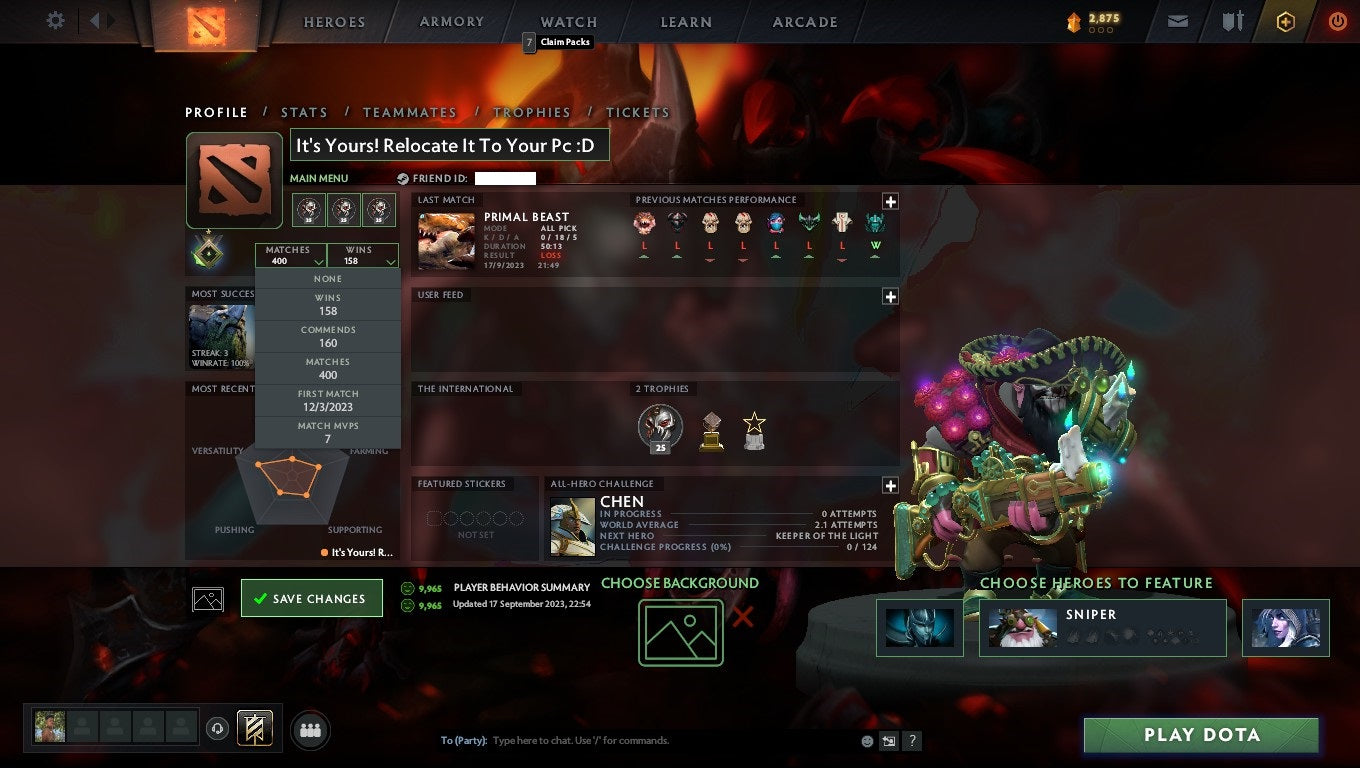Select the WINS stat from the dropdown list
This screenshot has height=768, width=1360.
click(x=328, y=303)
